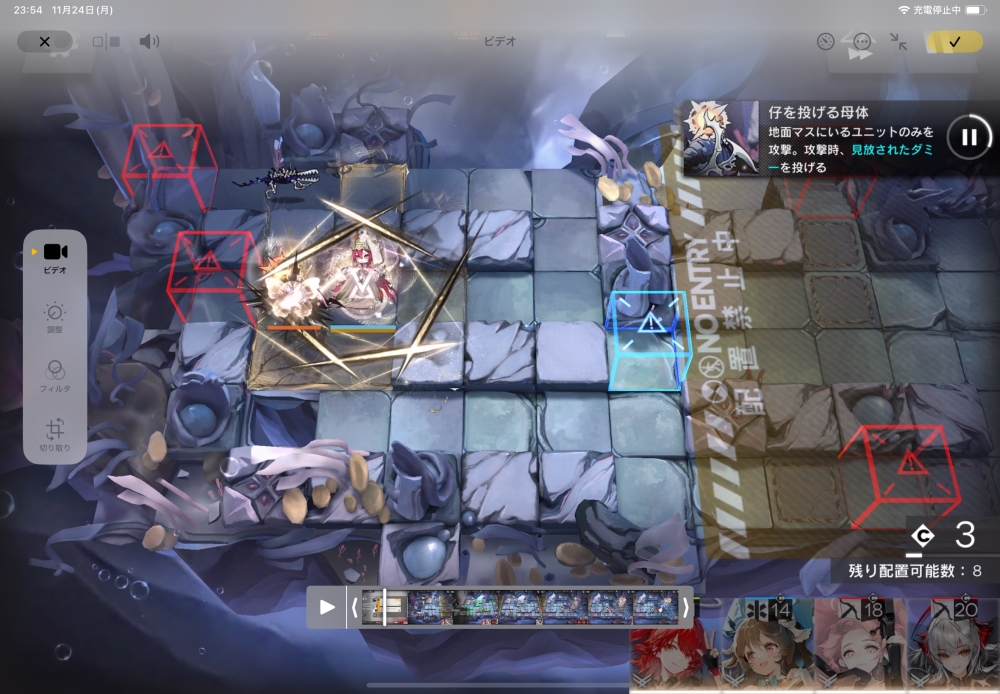Select the red-haired operator card
The width and height of the screenshot is (1000, 694).
click(667, 648)
